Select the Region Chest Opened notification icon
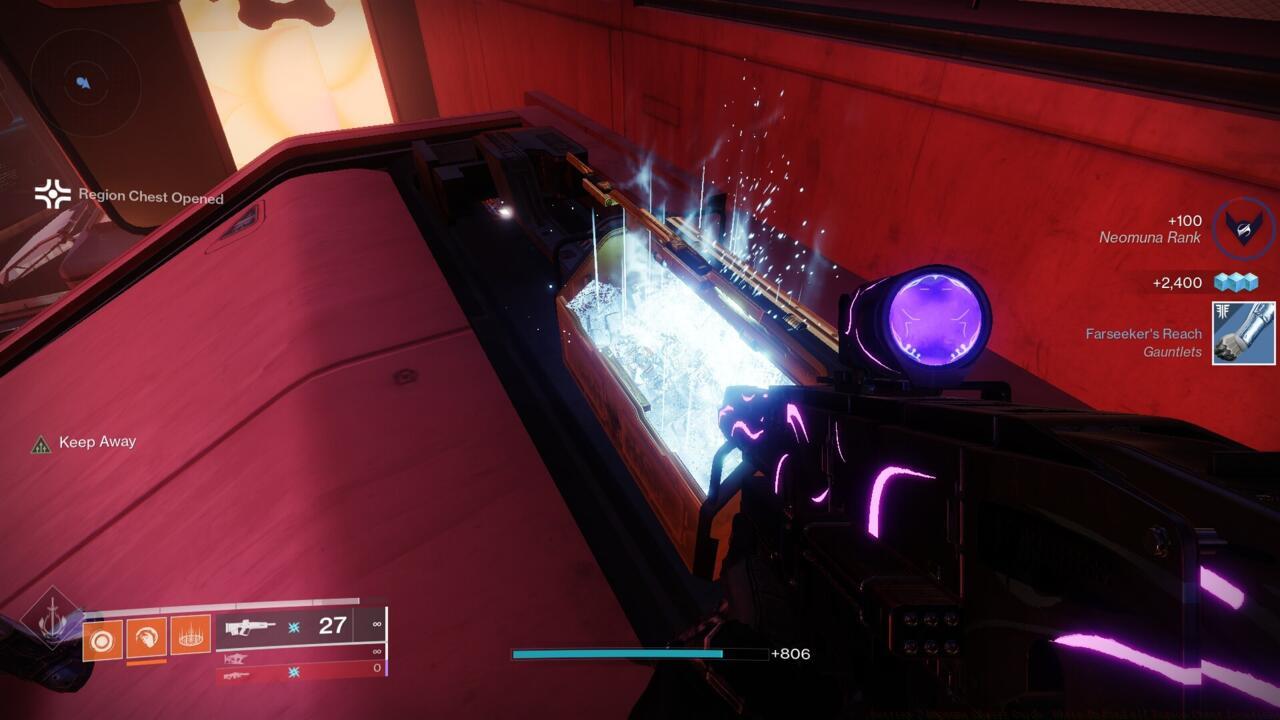Viewport: 1280px width, 720px height. (x=52, y=195)
